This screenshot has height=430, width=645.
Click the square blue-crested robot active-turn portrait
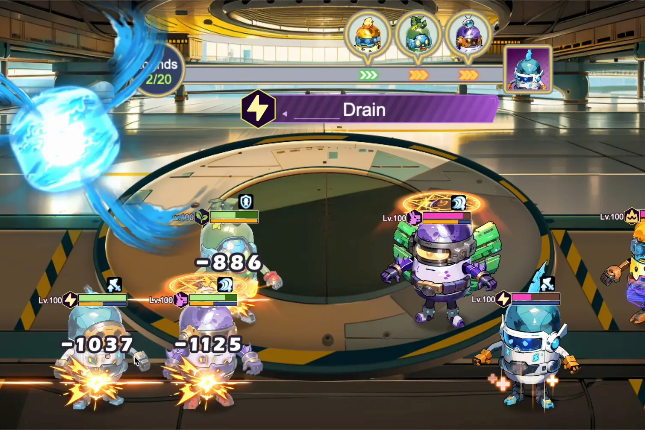coord(525,70)
